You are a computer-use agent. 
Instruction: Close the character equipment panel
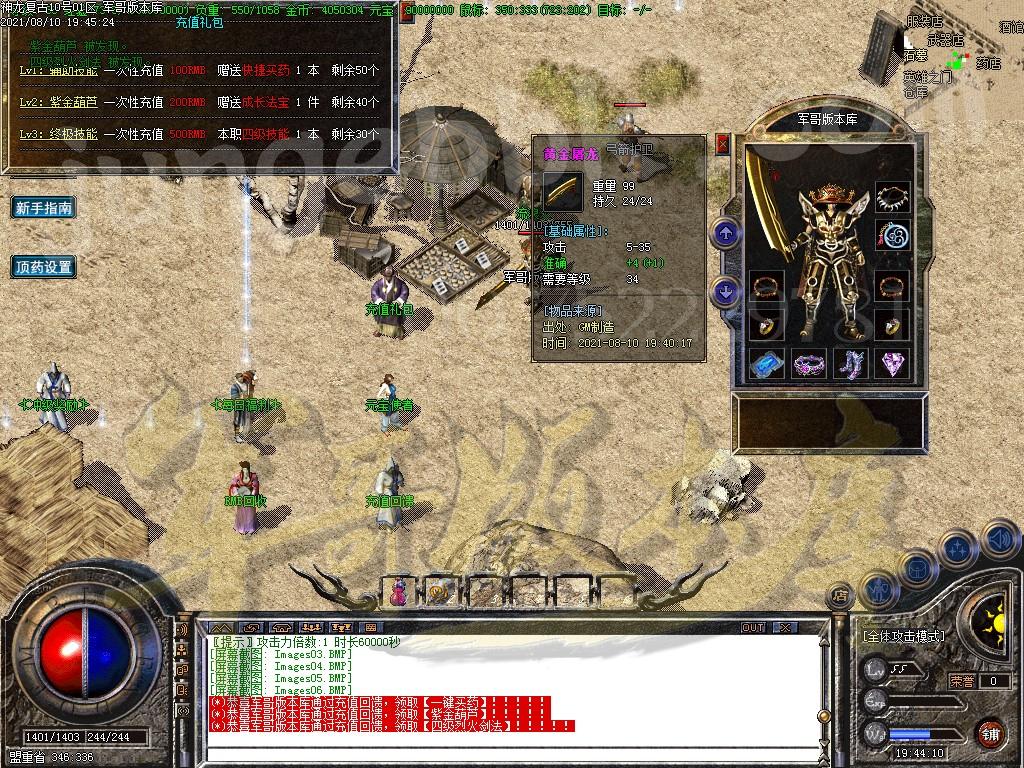pos(723,145)
